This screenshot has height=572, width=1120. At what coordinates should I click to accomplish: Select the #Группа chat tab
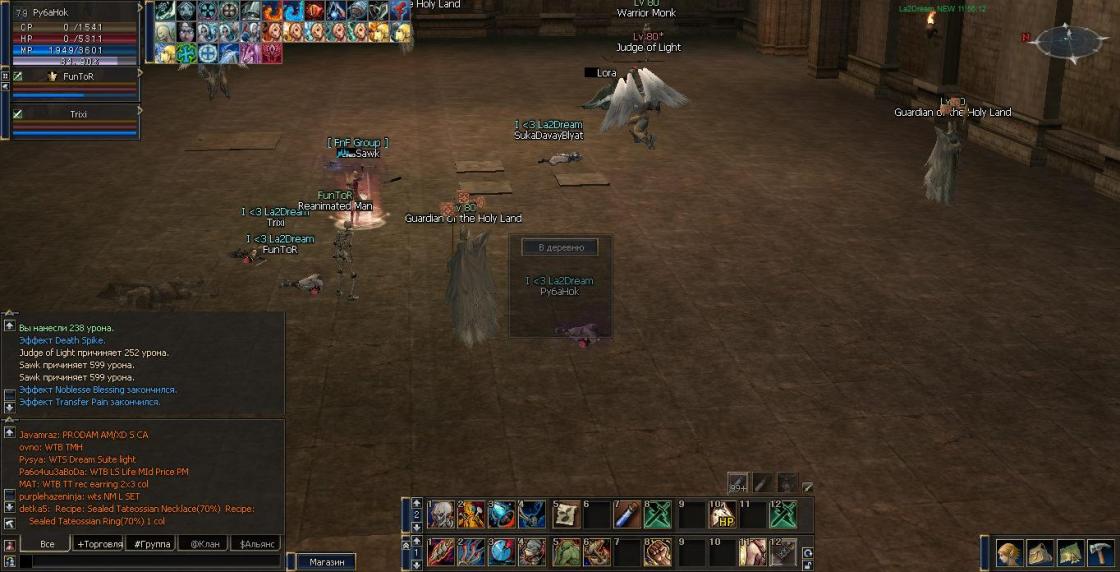(151, 544)
